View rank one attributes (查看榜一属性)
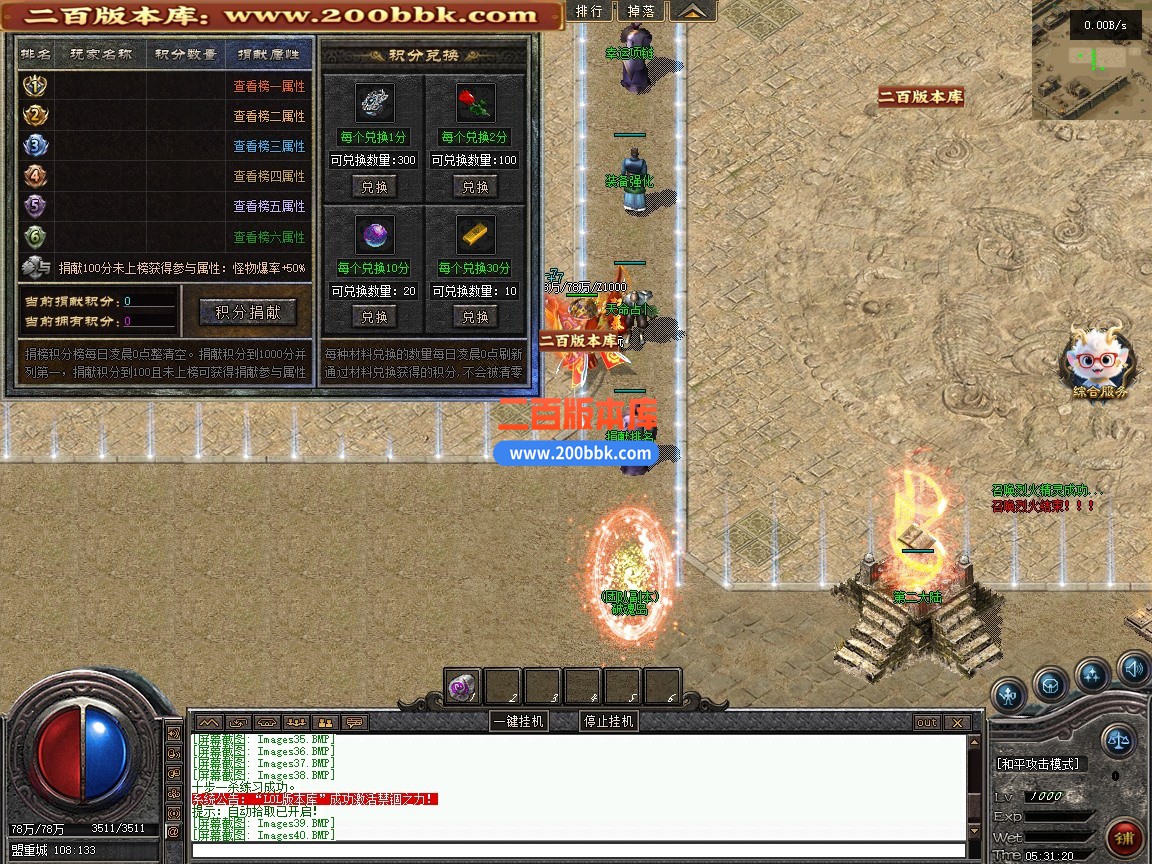Screen dimensions: 1152x864 [269, 87]
